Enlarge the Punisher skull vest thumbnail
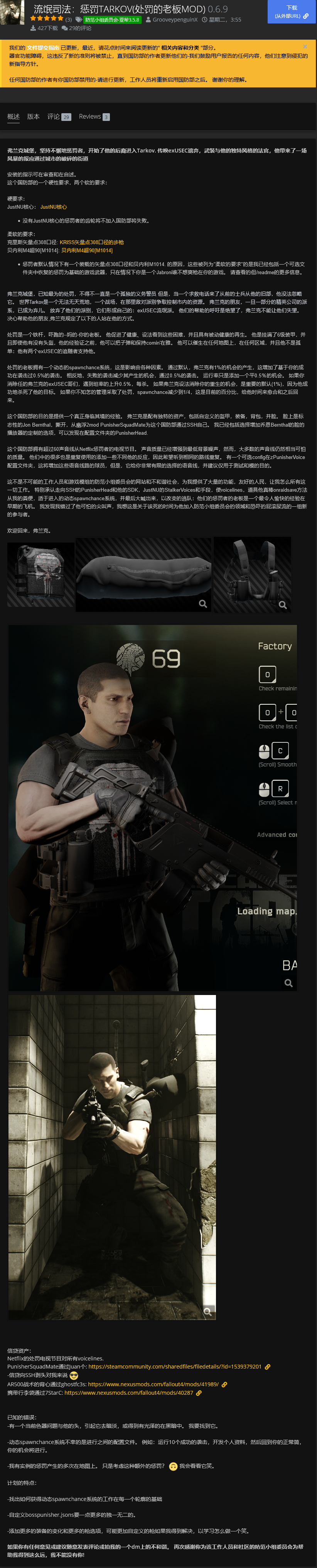 point(41,575)
